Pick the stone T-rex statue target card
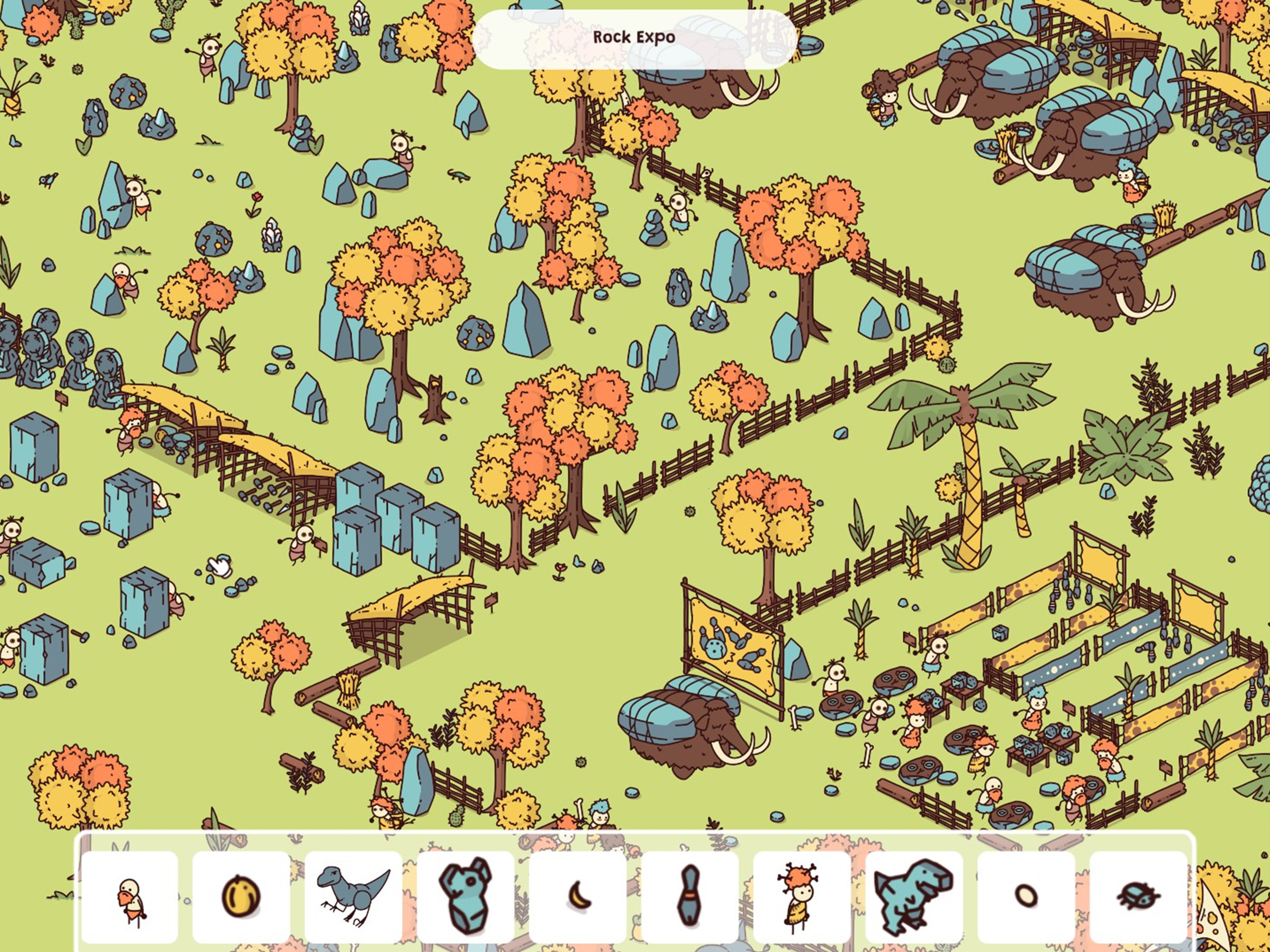Screen dimensions: 1270x952 coord(913,896)
